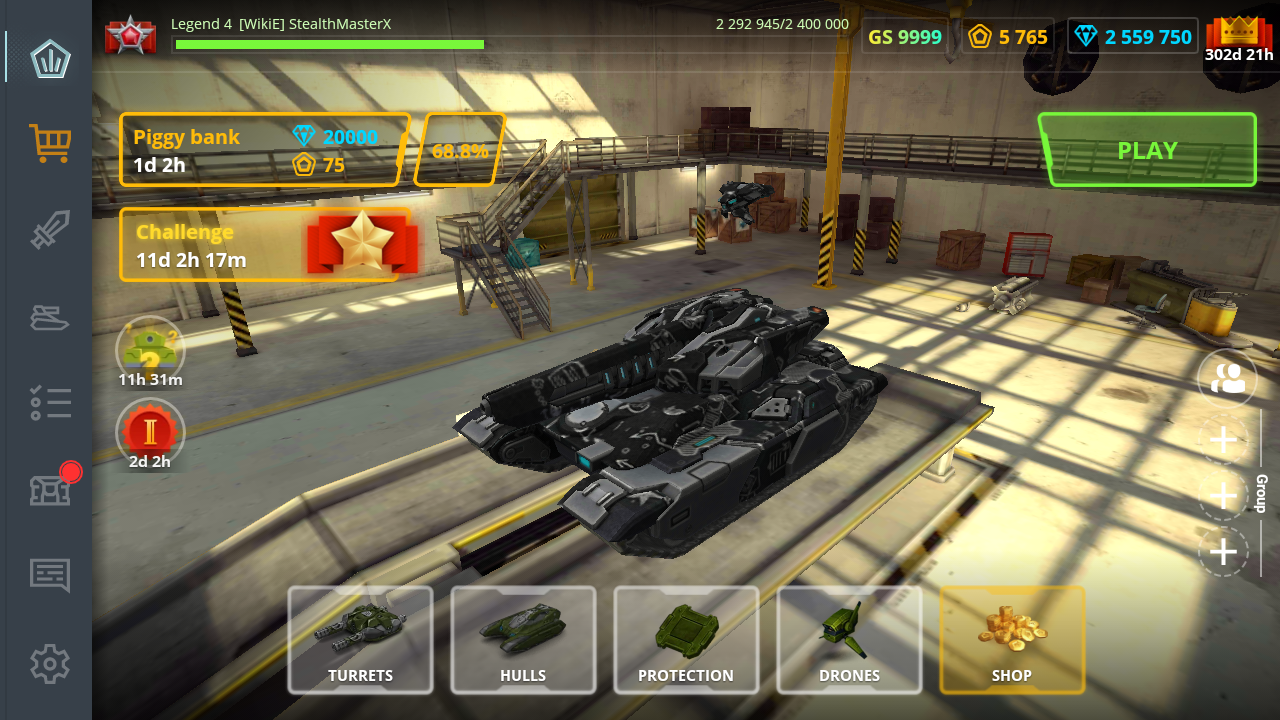Open the settings gear icon
Image resolution: width=1280 pixels, height=720 pixels.
(49, 663)
